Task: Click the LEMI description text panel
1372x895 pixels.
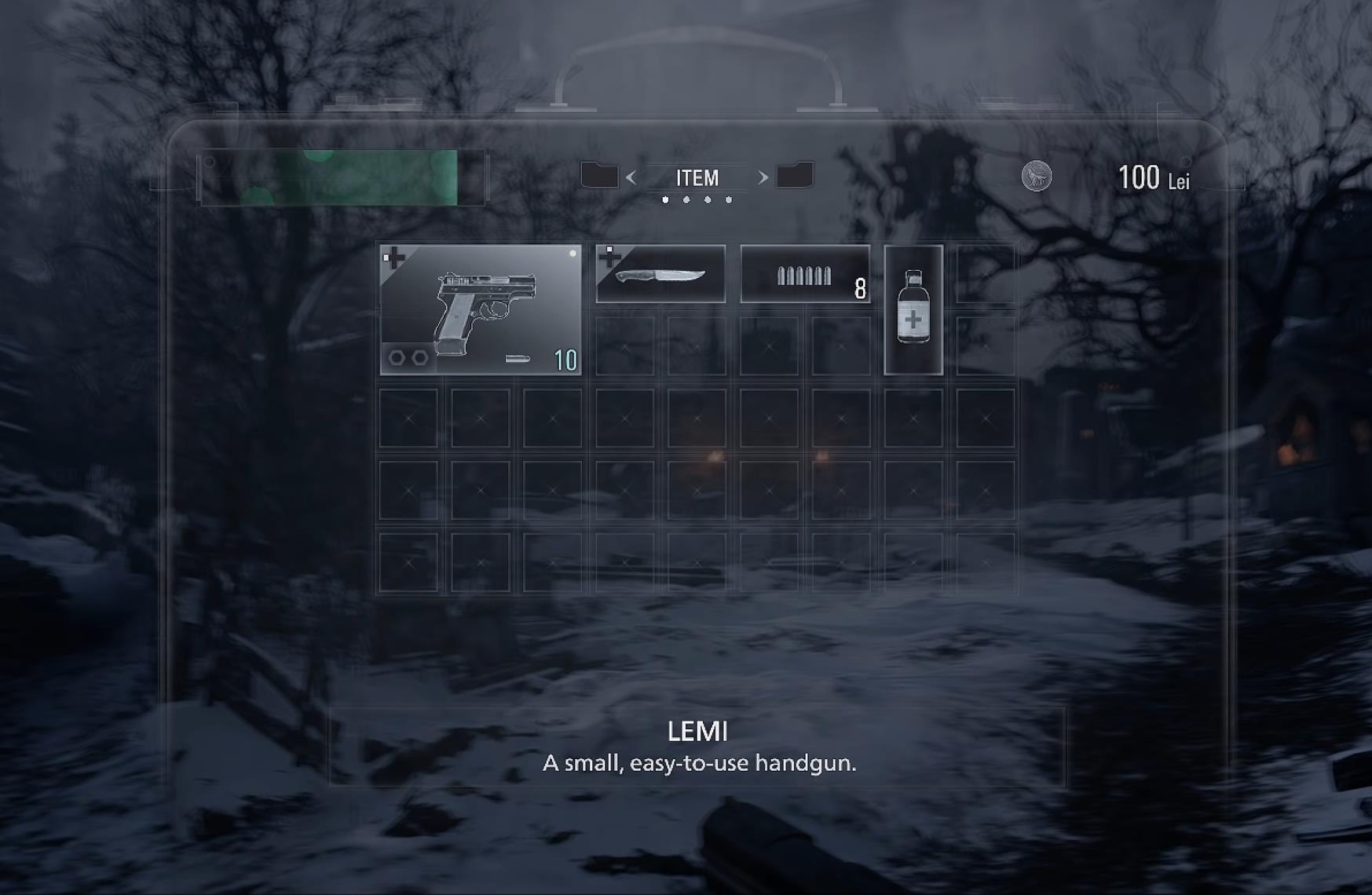Action: click(x=698, y=746)
